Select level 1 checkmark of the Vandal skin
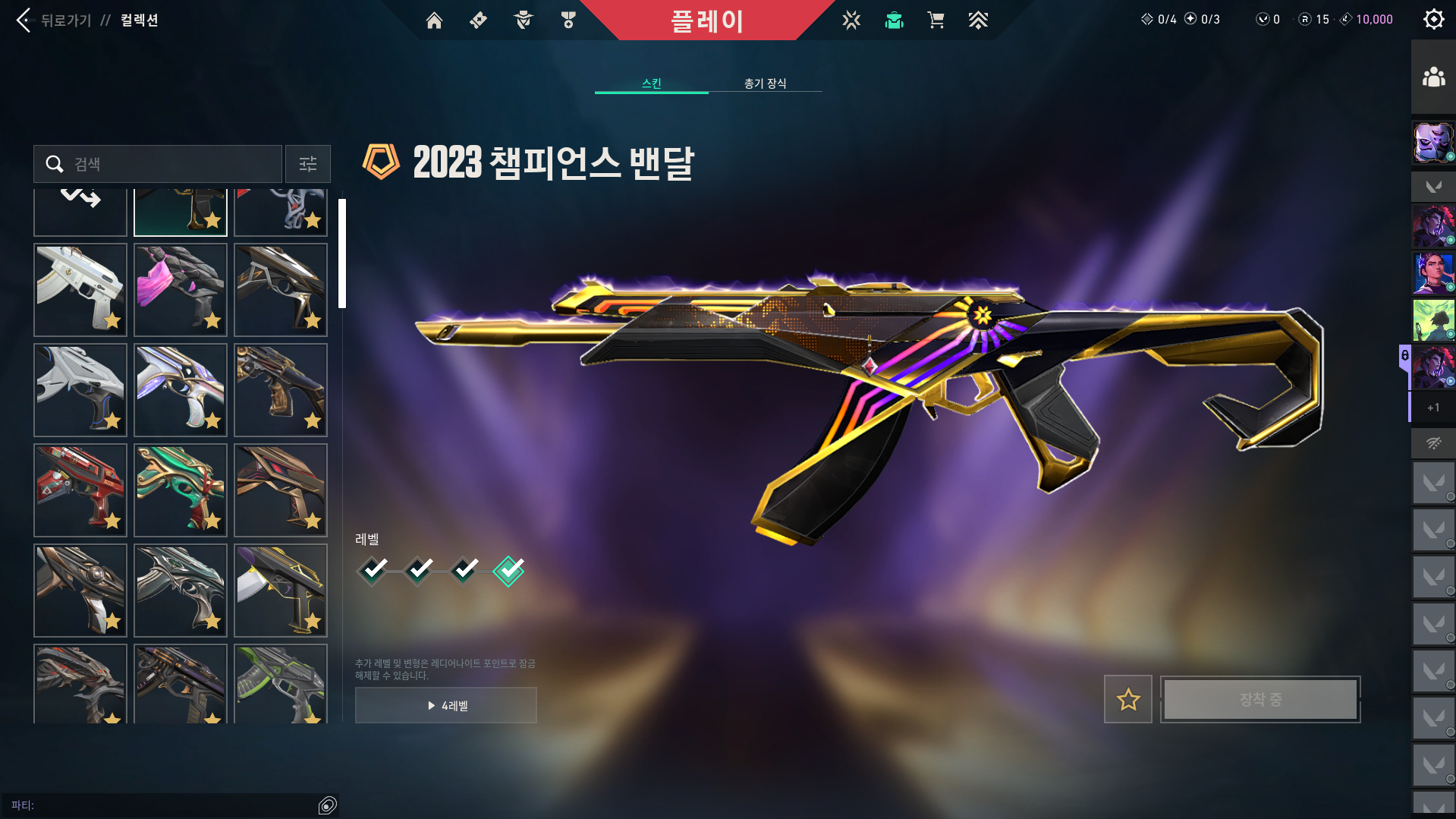 tap(372, 570)
